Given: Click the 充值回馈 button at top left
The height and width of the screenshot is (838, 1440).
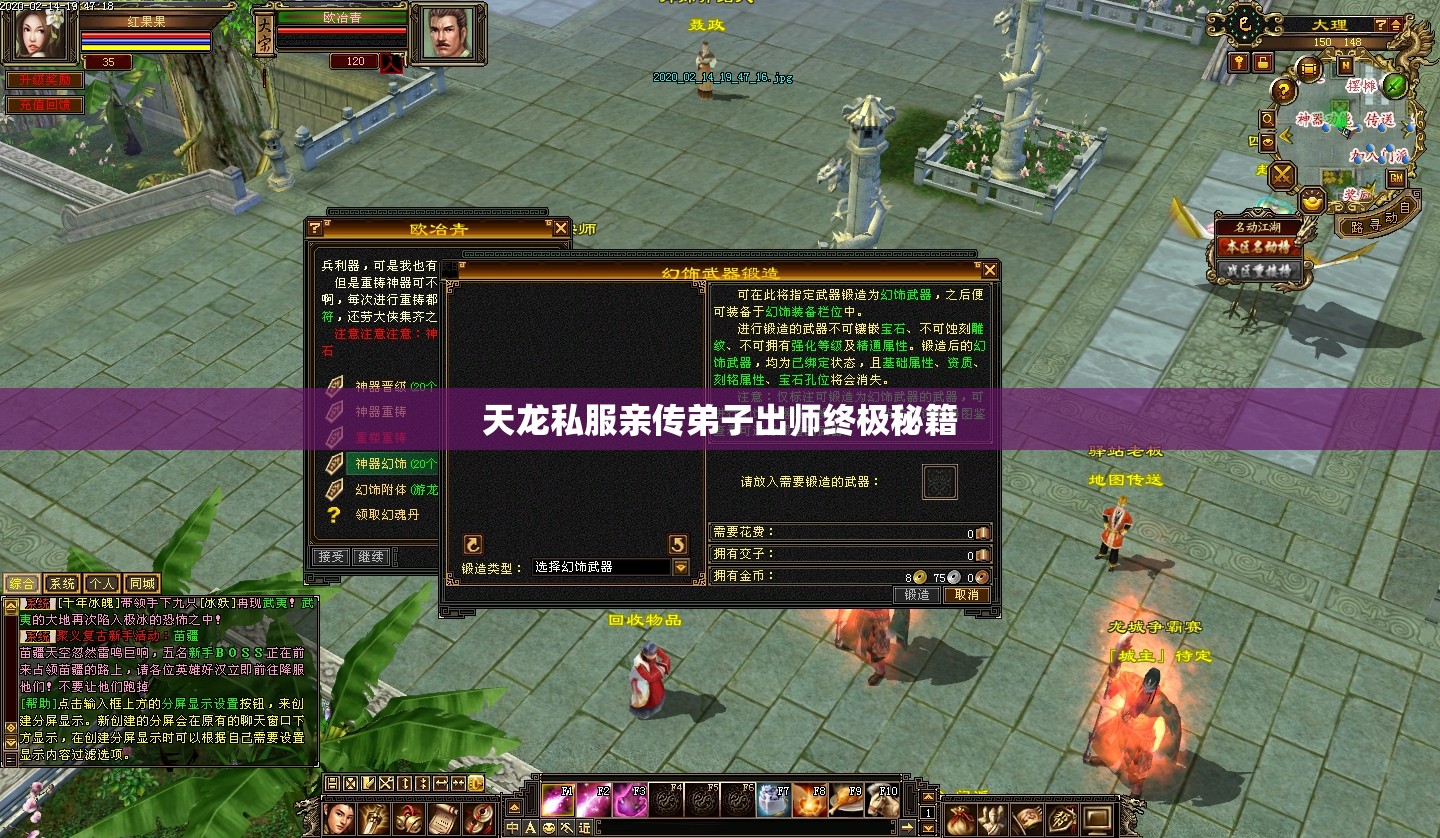Looking at the screenshot, I should [45, 104].
